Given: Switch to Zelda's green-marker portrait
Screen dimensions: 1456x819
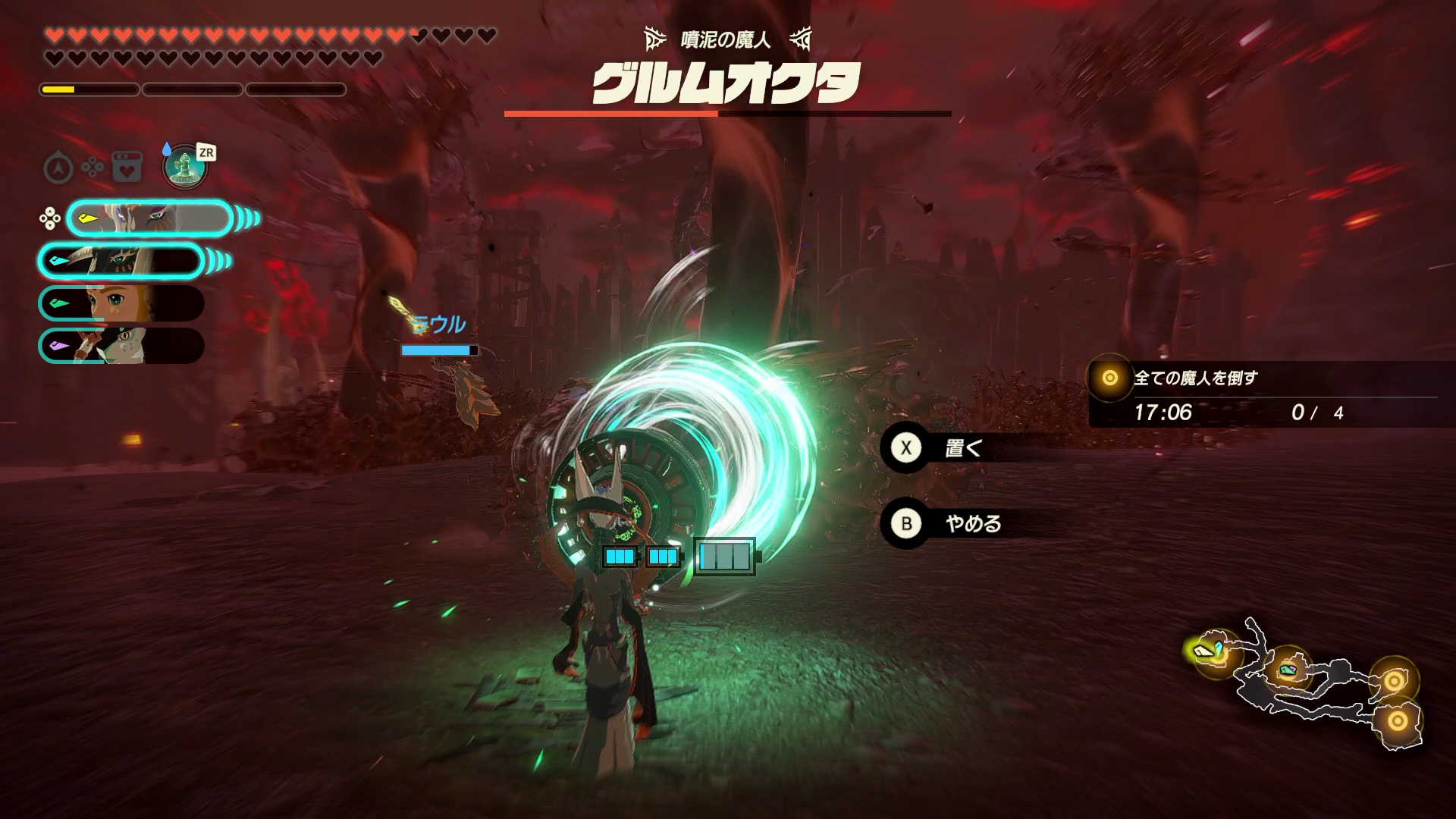Looking at the screenshot, I should point(121,303).
